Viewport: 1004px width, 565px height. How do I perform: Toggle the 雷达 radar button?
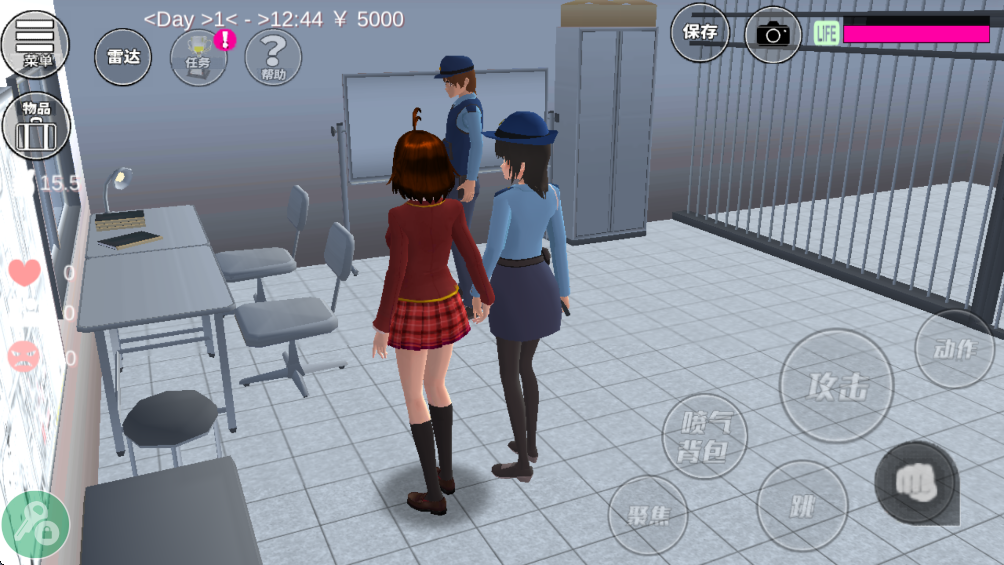pos(123,58)
